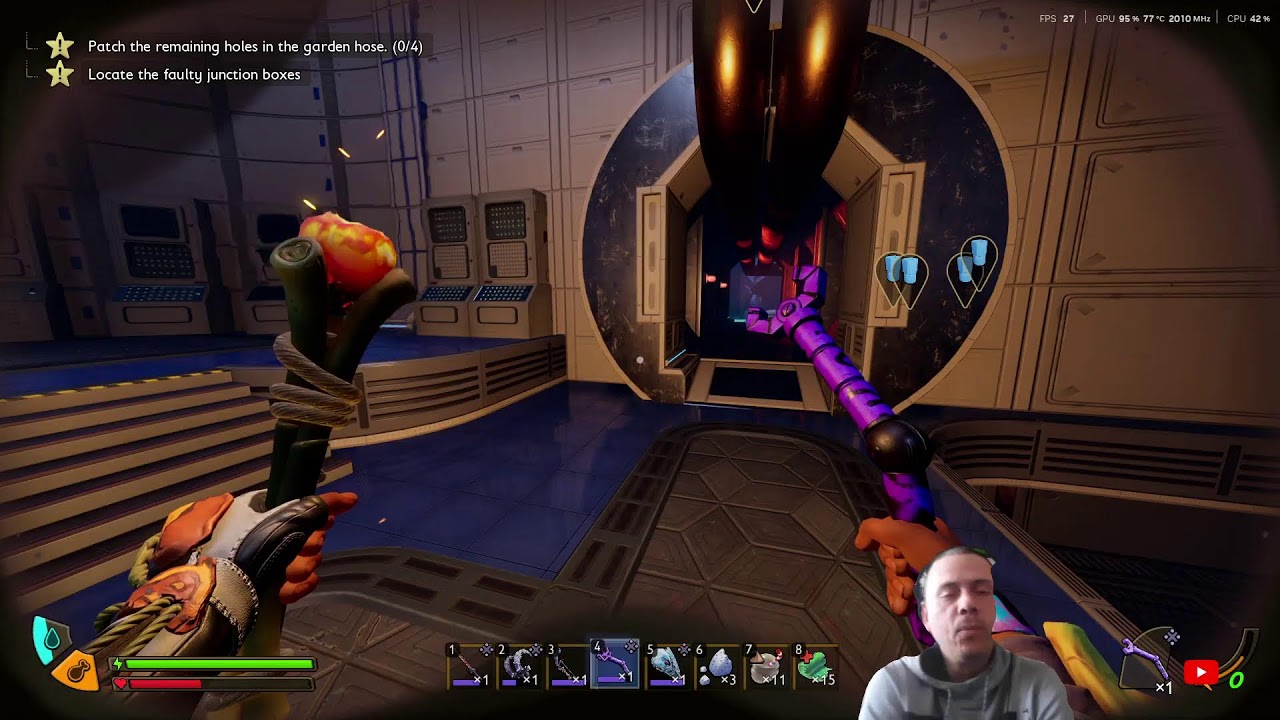The height and width of the screenshot is (720, 1280).
Task: Equip the blue shield in slot 5
Action: (x=665, y=666)
